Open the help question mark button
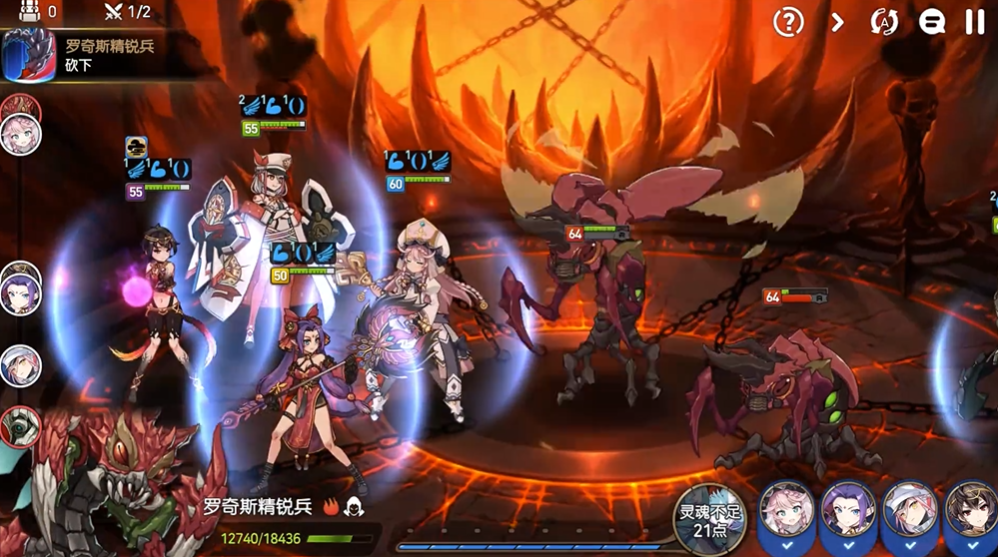Viewport: 998px width, 557px height. point(790,21)
